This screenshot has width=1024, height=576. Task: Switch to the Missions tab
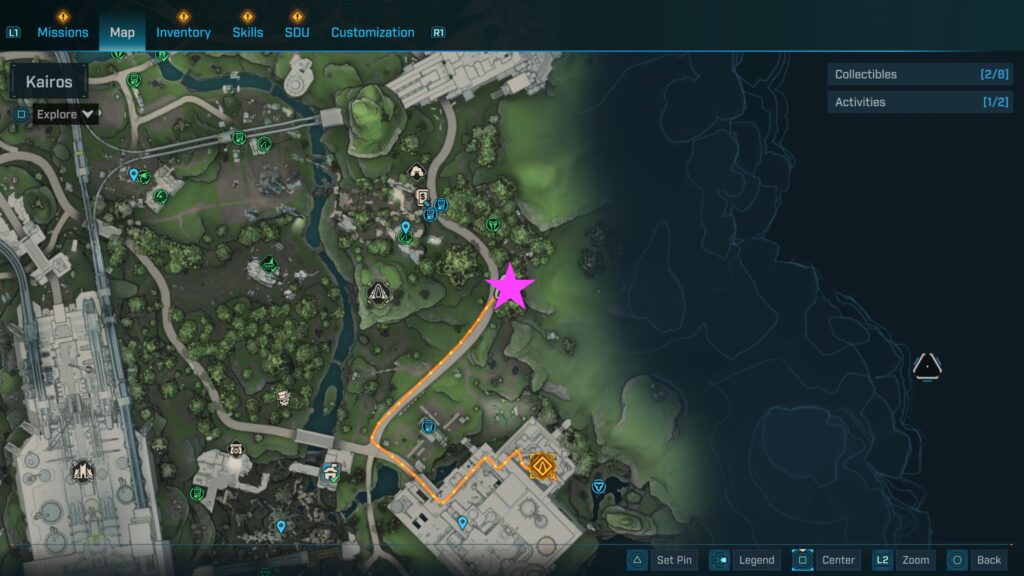coord(63,32)
